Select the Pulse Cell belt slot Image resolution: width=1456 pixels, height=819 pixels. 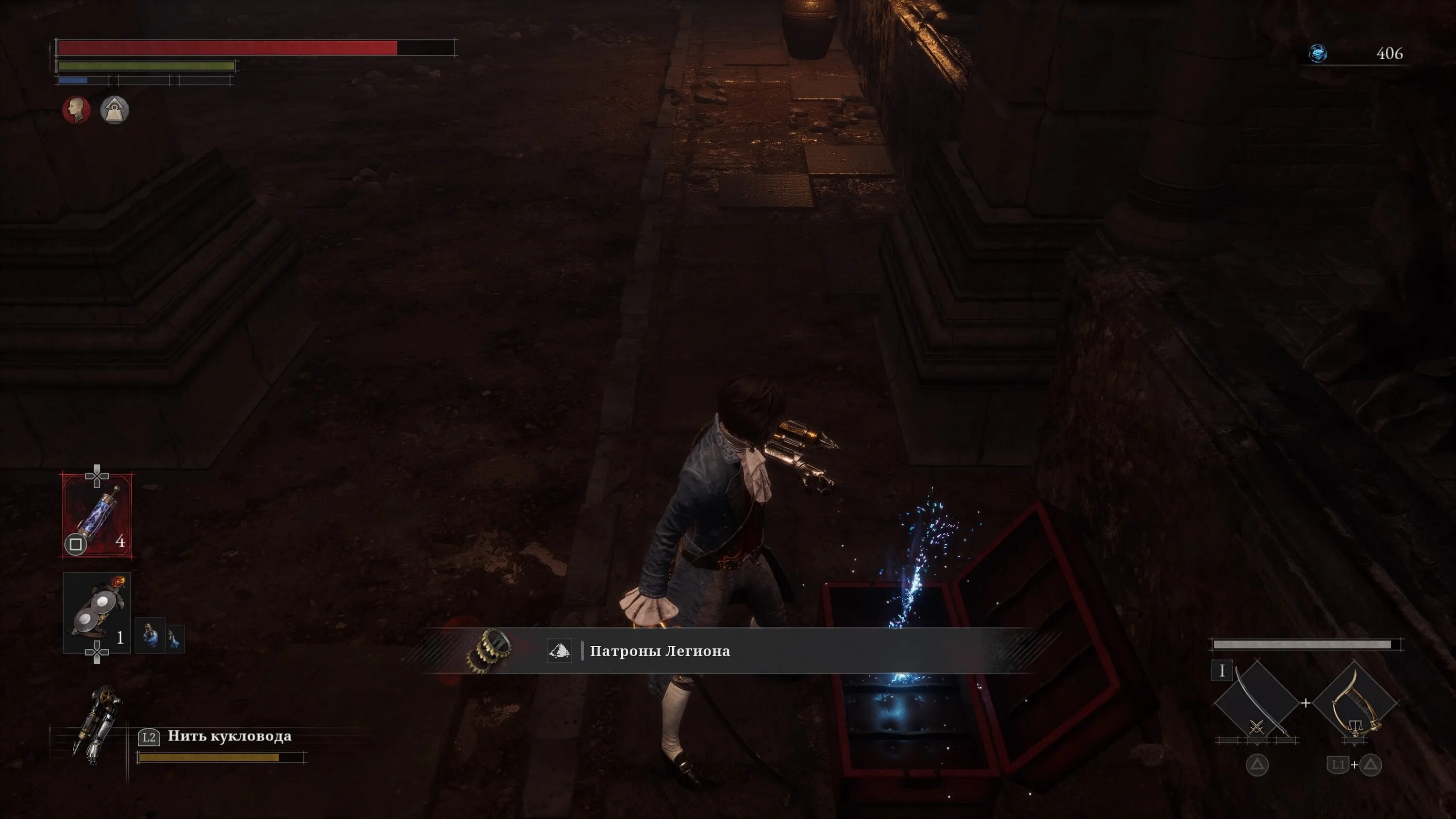click(97, 515)
